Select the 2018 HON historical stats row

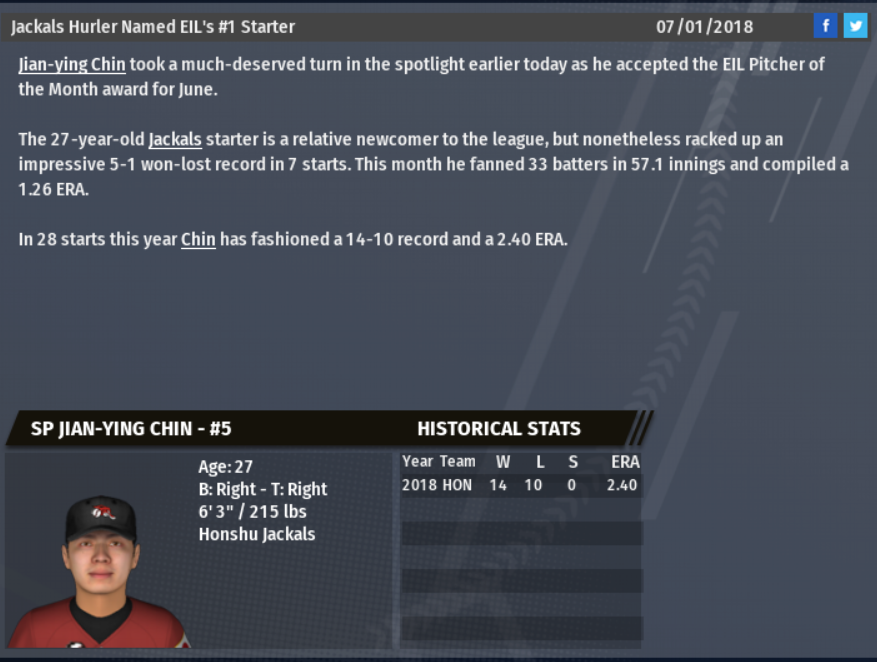[520, 485]
